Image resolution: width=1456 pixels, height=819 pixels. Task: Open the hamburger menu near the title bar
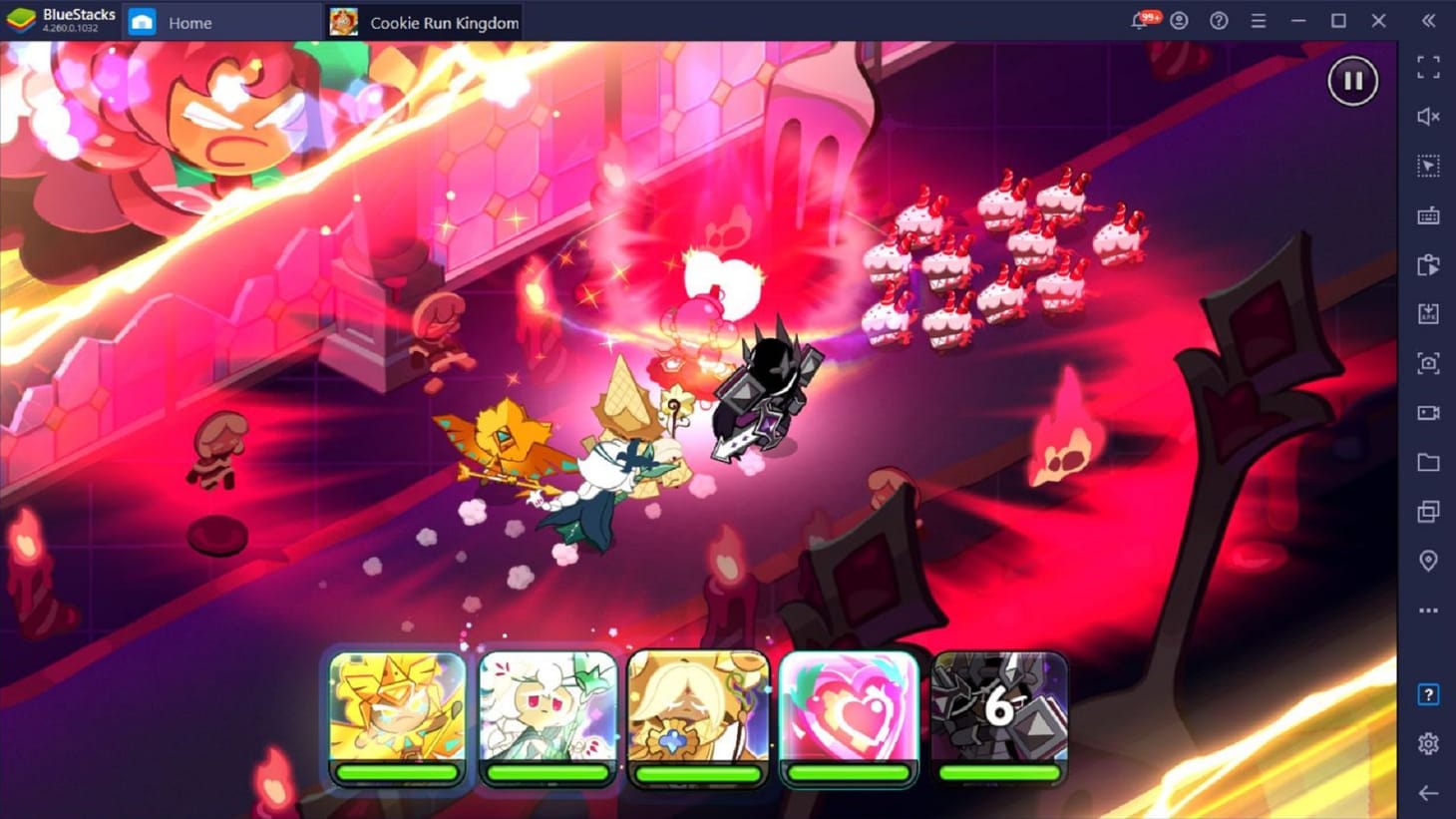click(1258, 20)
